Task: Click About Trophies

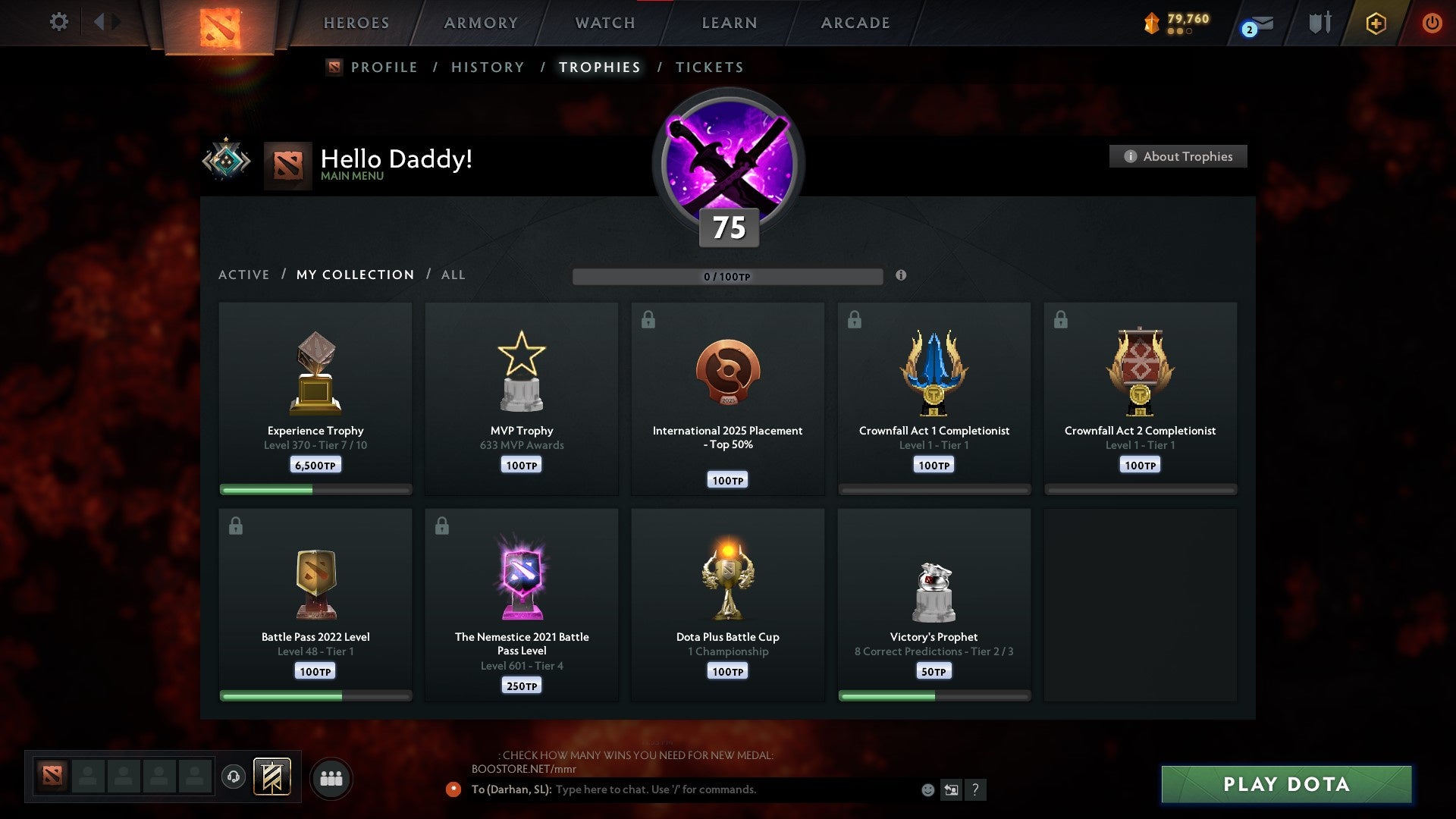Action: coord(1178,156)
